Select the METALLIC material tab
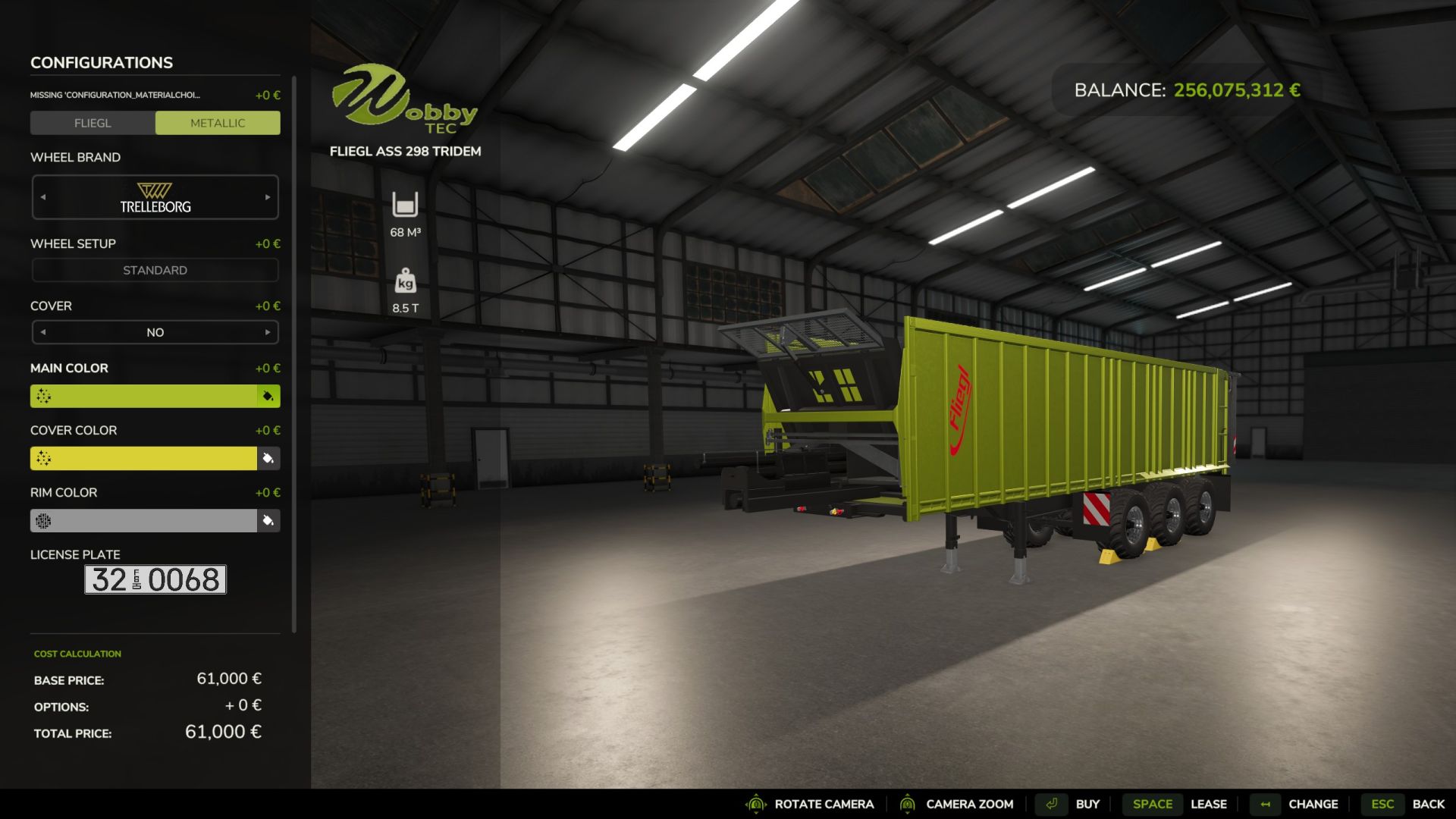The width and height of the screenshot is (1456, 819). click(x=218, y=122)
